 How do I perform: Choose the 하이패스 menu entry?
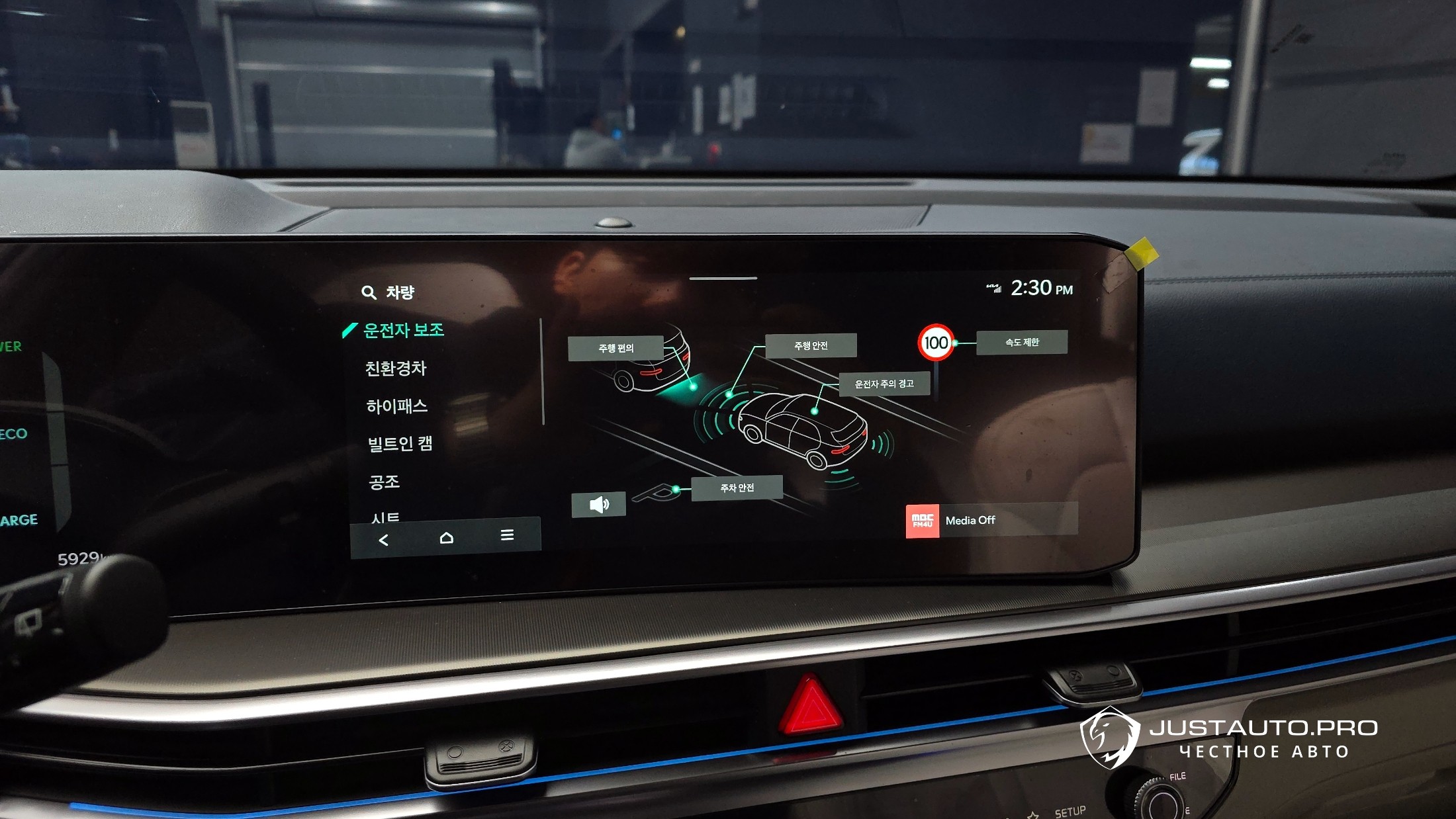(x=396, y=406)
